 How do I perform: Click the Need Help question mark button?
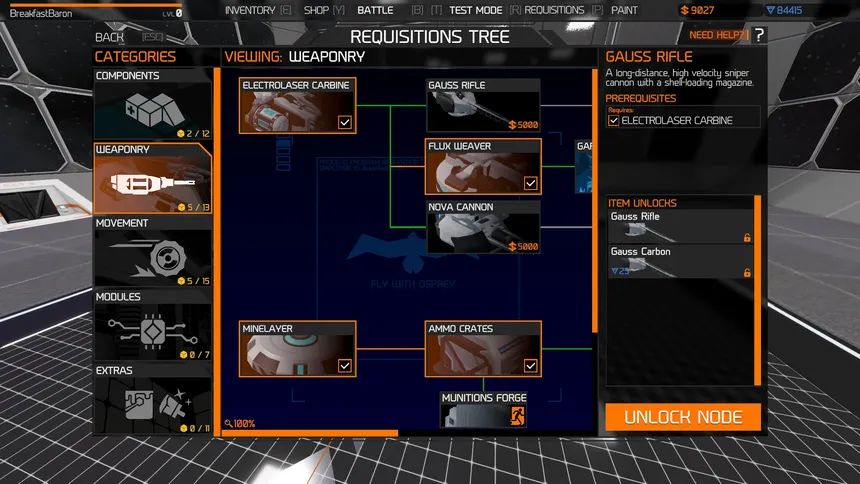(x=759, y=35)
